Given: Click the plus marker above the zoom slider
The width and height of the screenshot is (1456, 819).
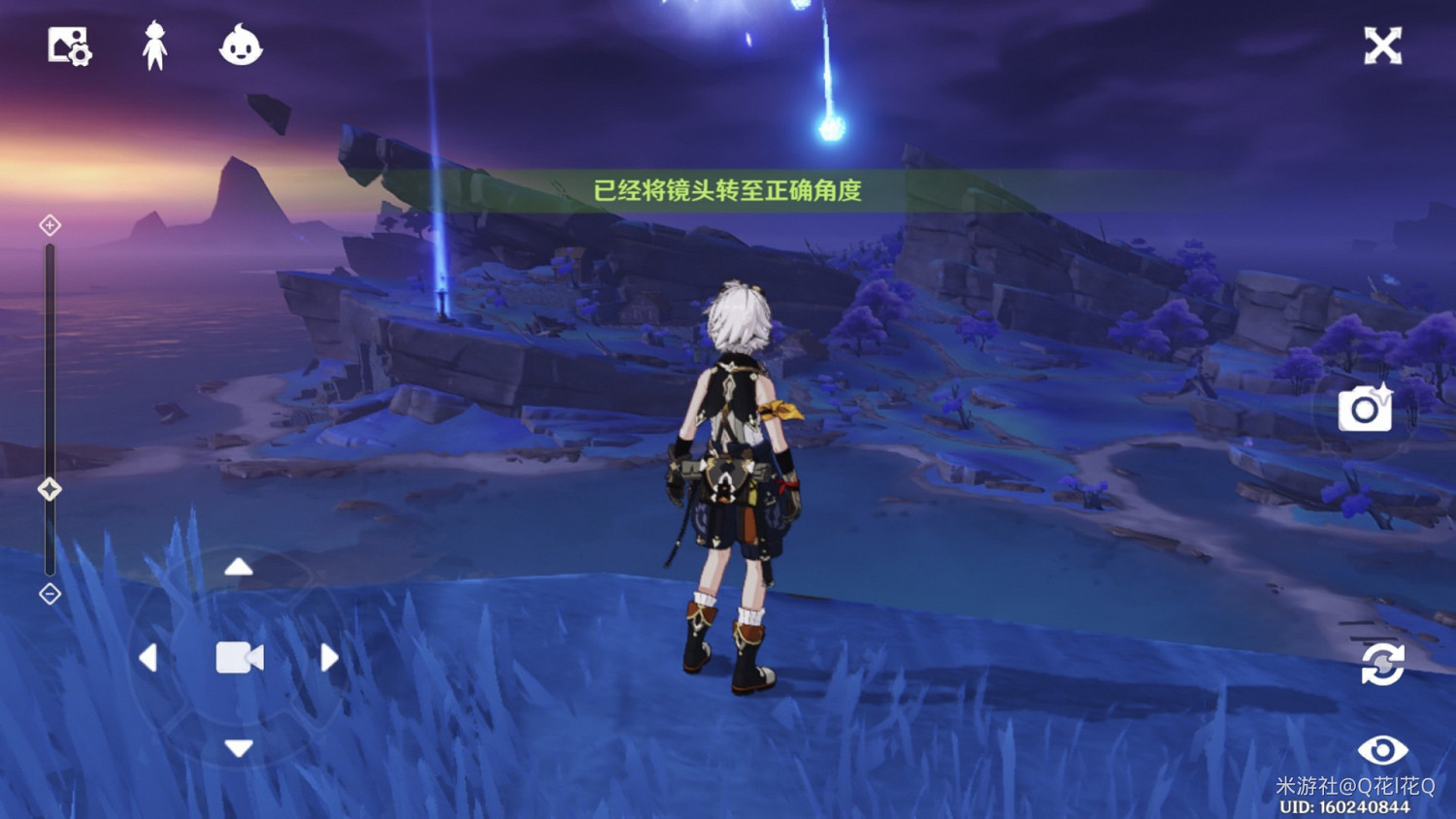Looking at the screenshot, I should tap(49, 225).
